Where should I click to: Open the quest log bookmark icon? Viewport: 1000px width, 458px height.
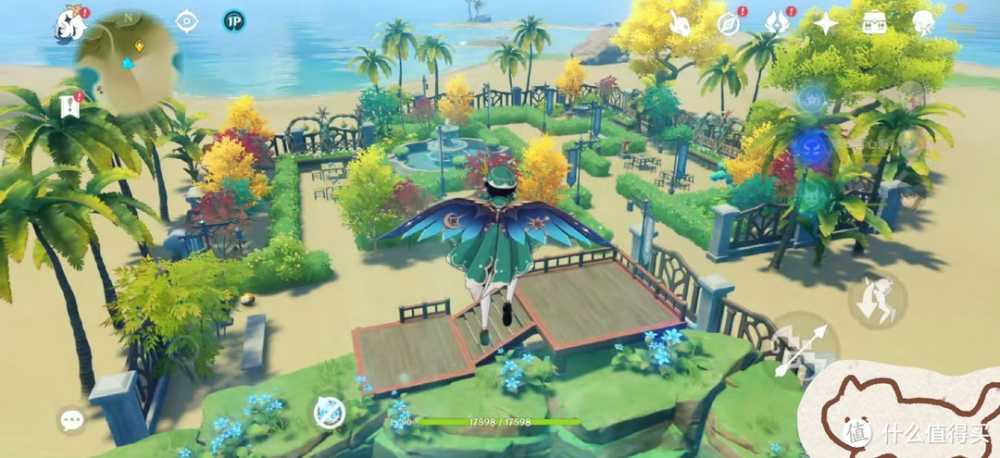point(70,105)
